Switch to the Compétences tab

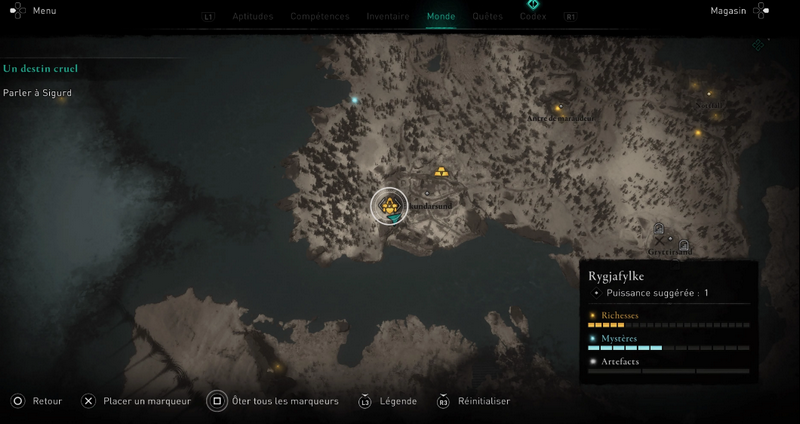[319, 17]
